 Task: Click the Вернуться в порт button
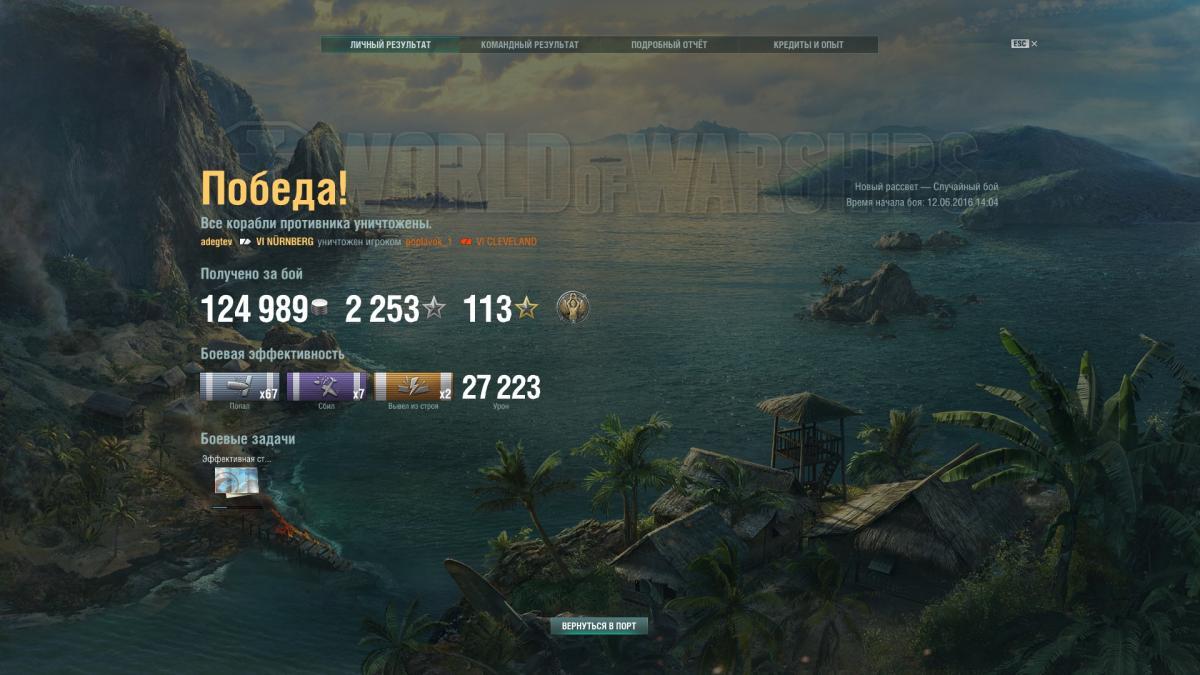click(599, 626)
